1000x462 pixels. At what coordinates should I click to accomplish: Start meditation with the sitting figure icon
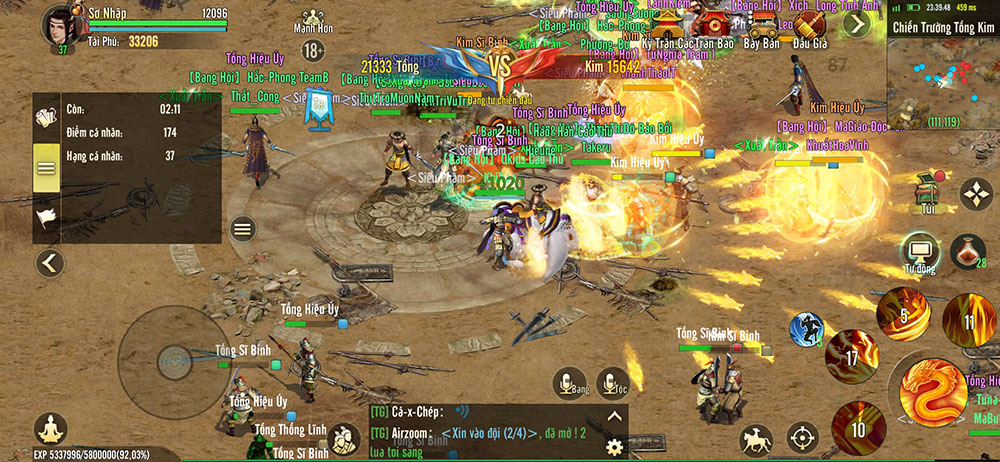[x=50, y=431]
